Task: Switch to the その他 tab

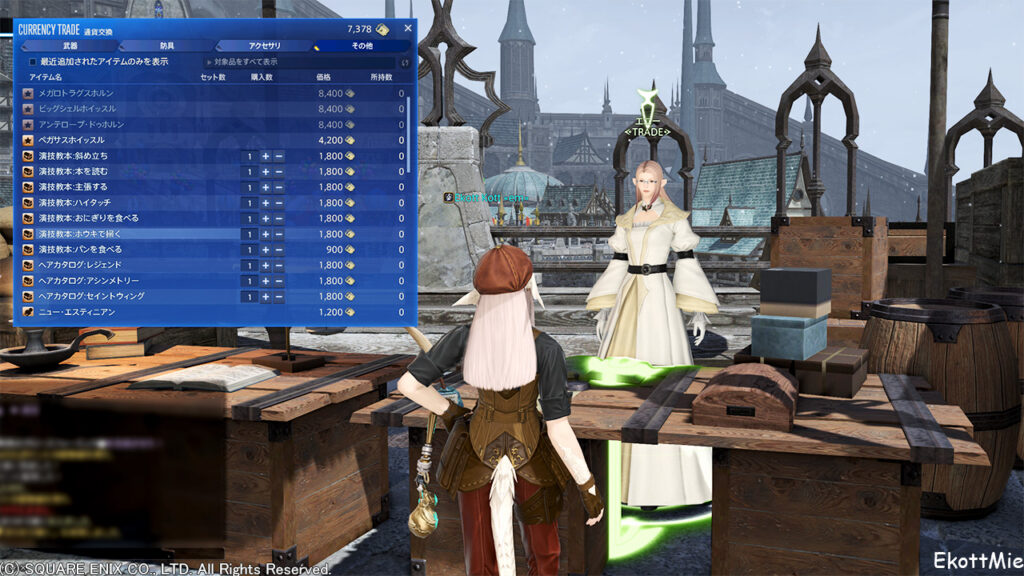Action: tap(361, 46)
